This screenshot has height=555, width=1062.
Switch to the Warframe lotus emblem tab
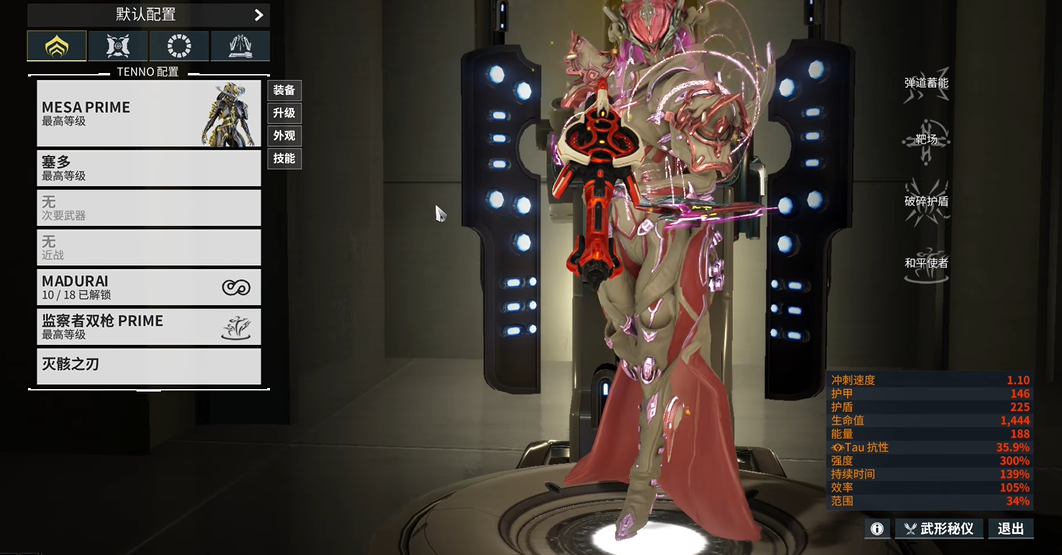(x=56, y=46)
